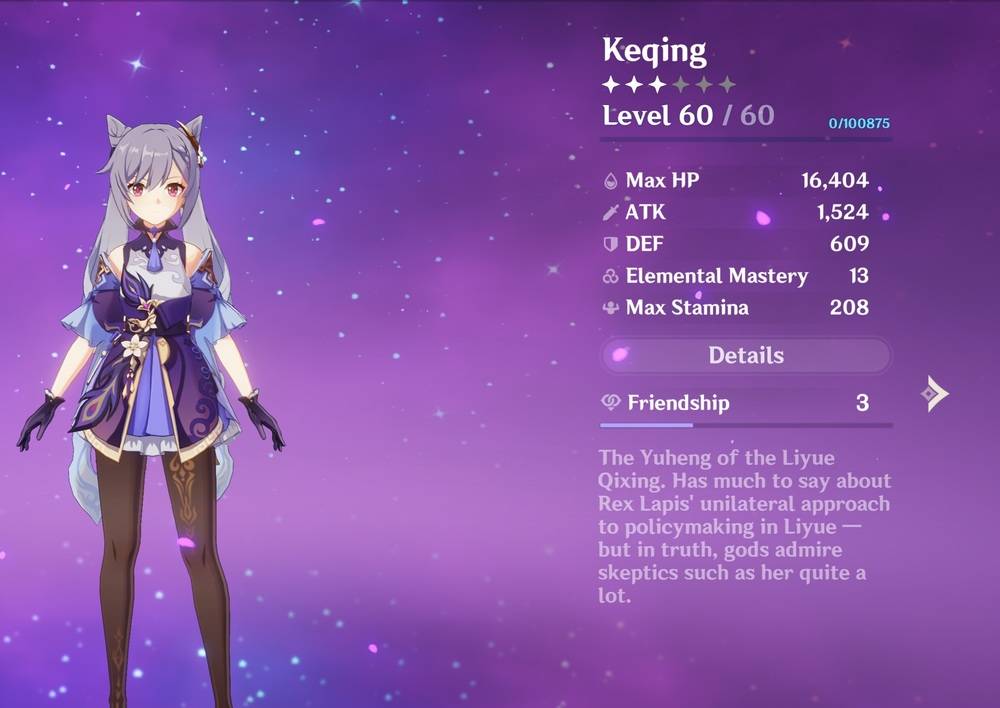1000x708 pixels.
Task: Click the next character arrow
Action: click(934, 394)
